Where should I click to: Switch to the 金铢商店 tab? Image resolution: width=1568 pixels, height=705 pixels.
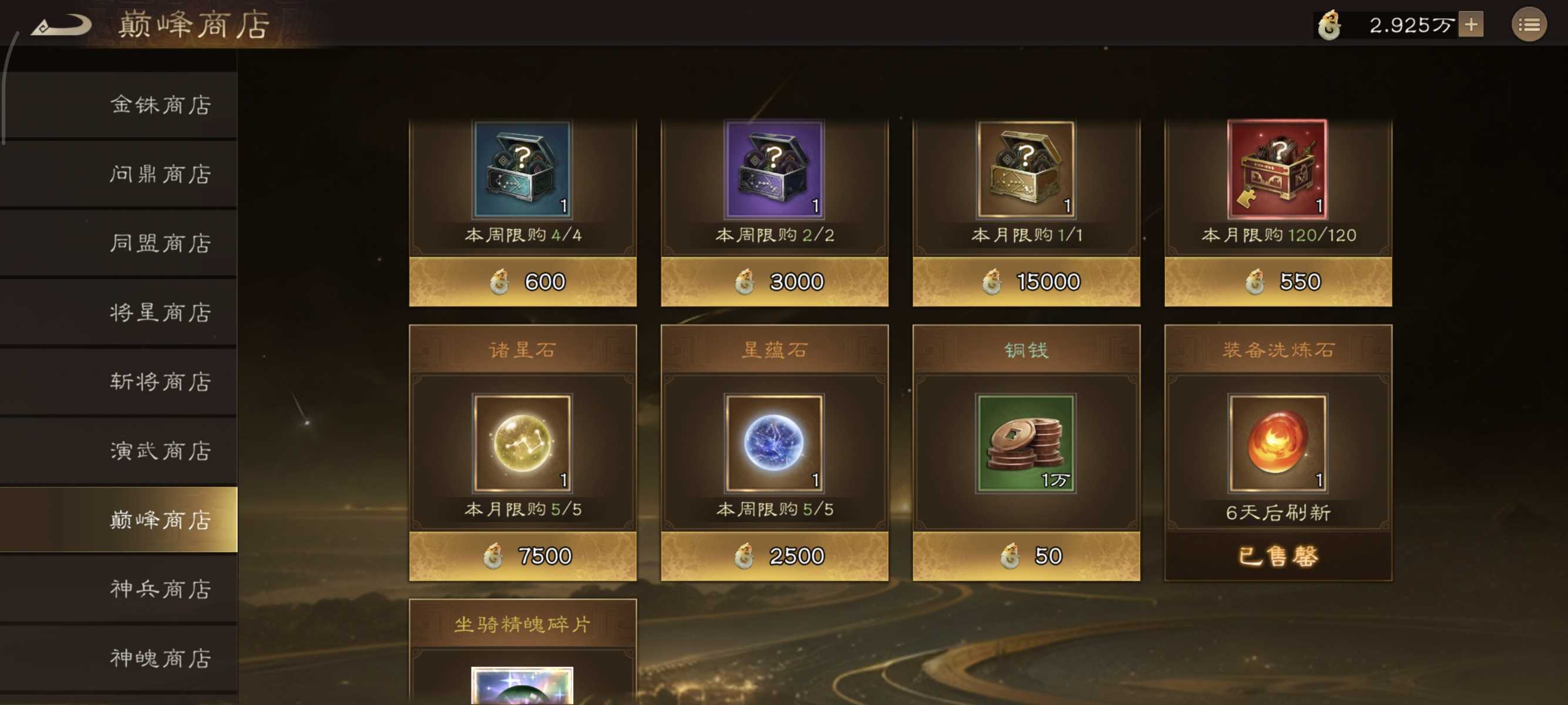coord(160,104)
